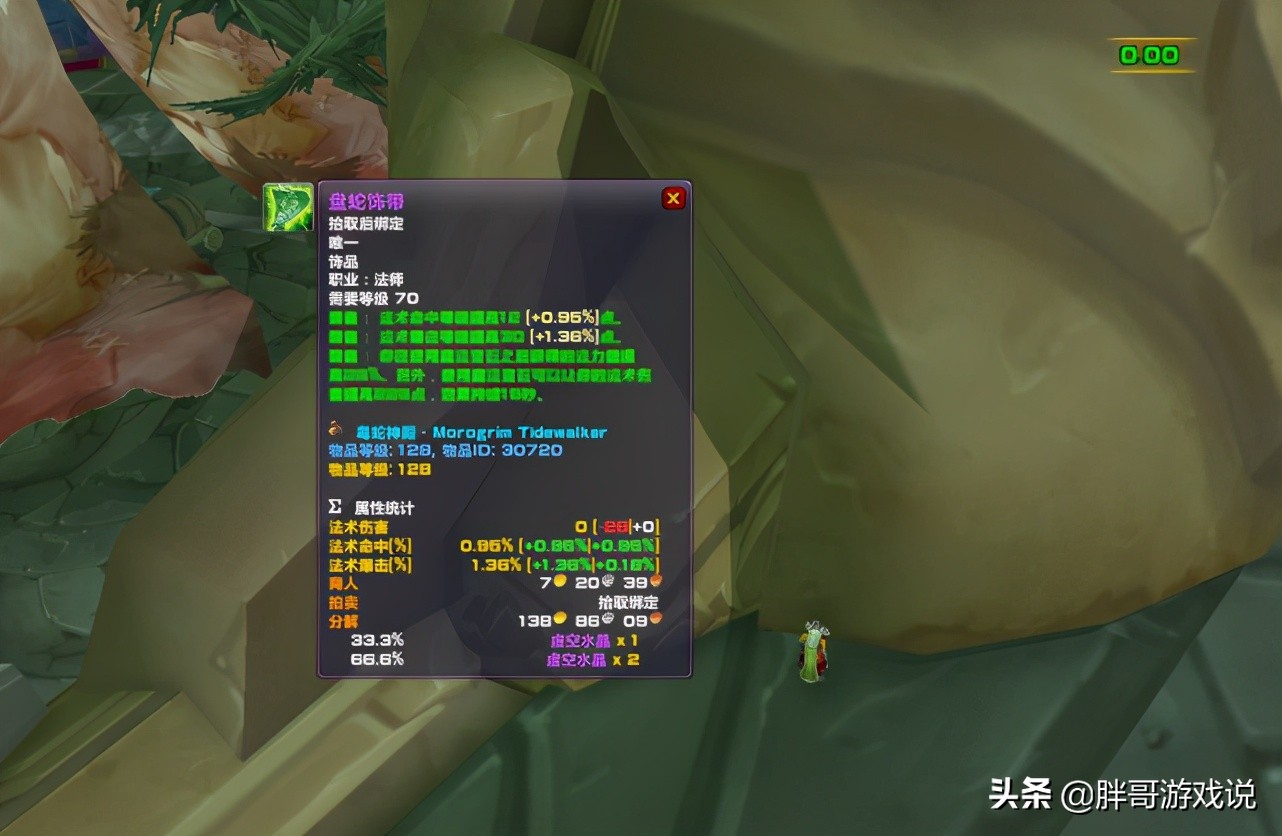Viewport: 1282px width, 836px height.
Task: Click the green 0:00 timer display
Action: [x=1148, y=55]
